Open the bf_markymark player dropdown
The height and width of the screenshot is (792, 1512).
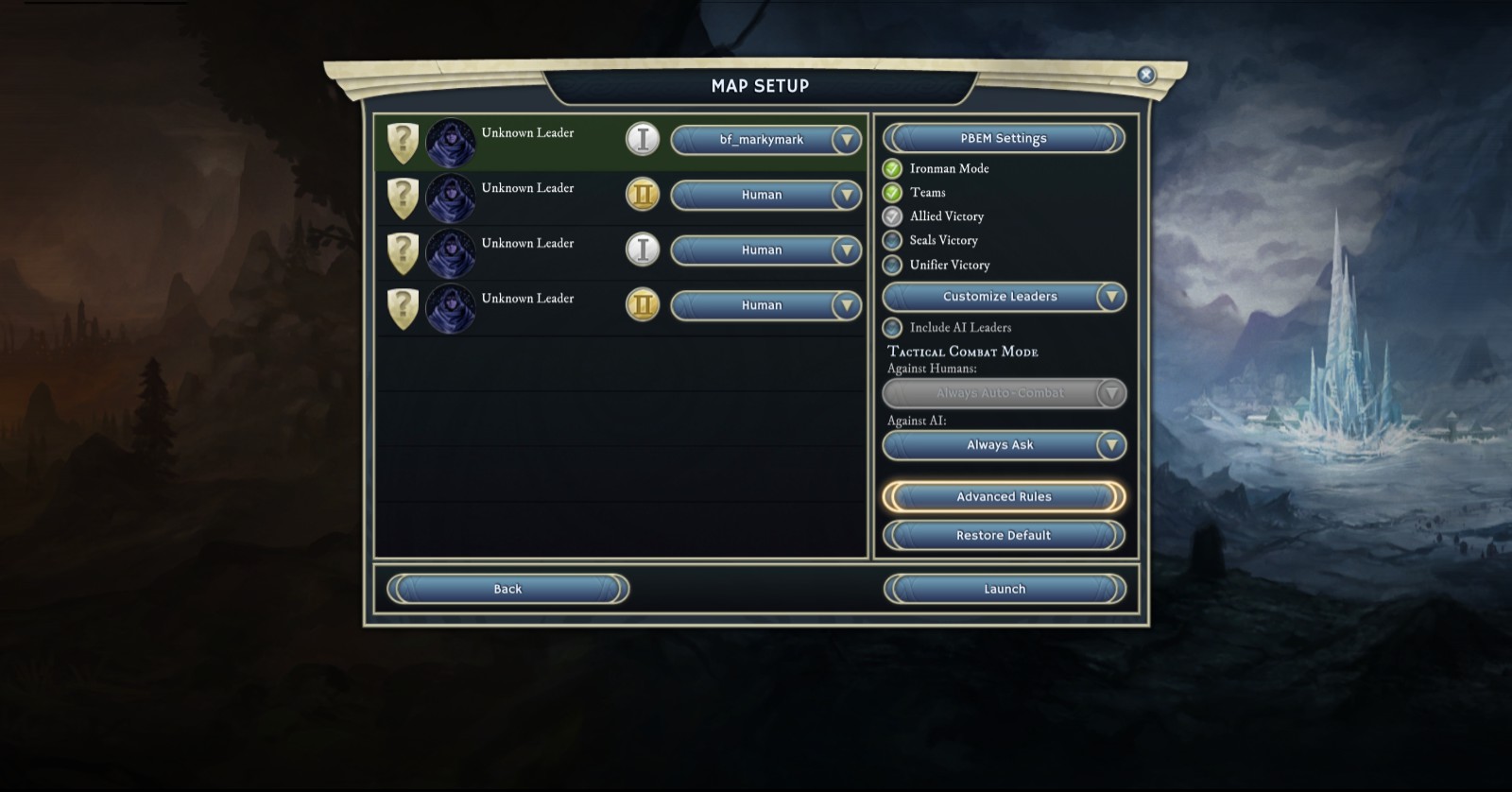click(846, 140)
